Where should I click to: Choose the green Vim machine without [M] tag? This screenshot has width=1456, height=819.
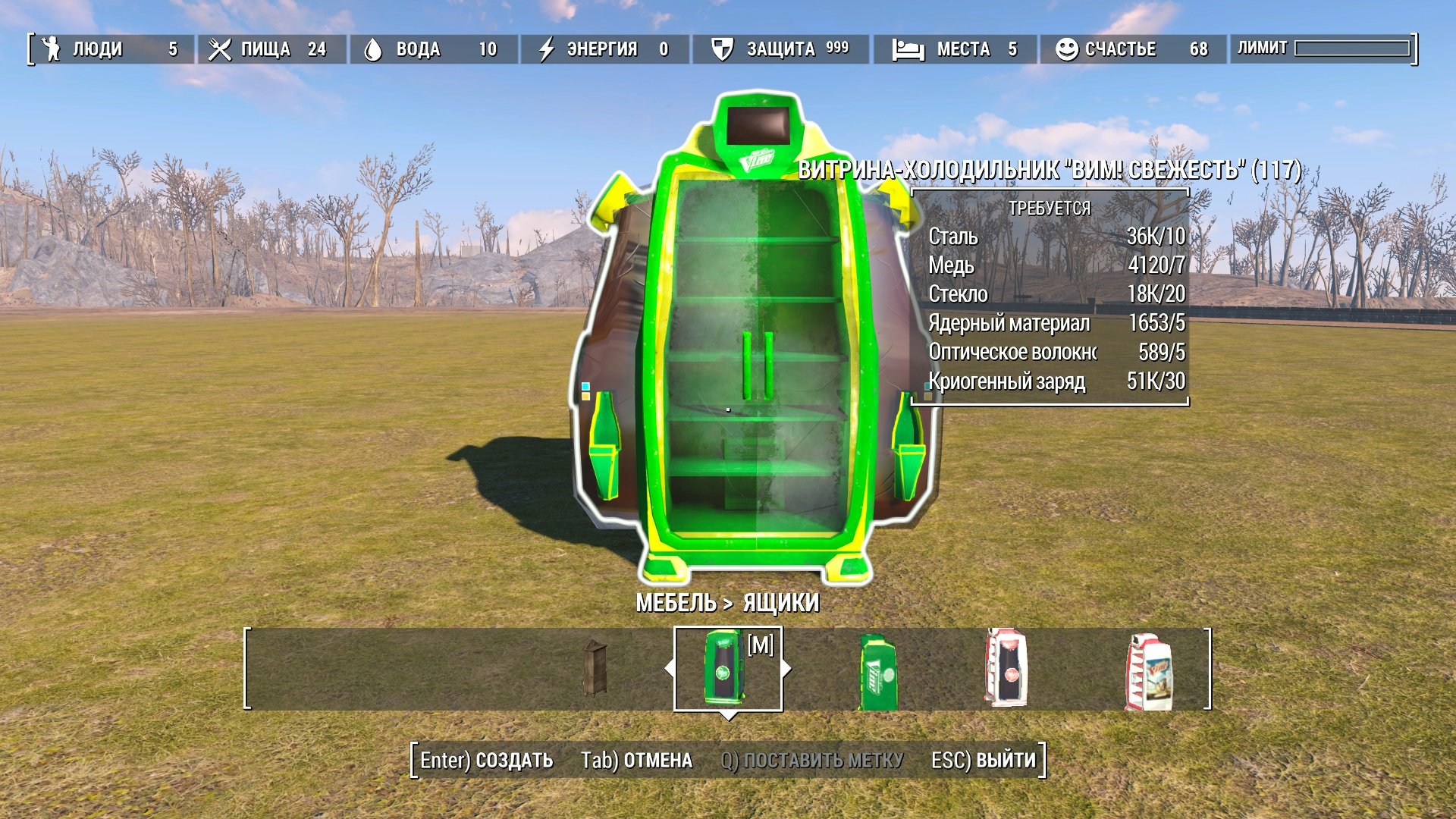pos(877,672)
